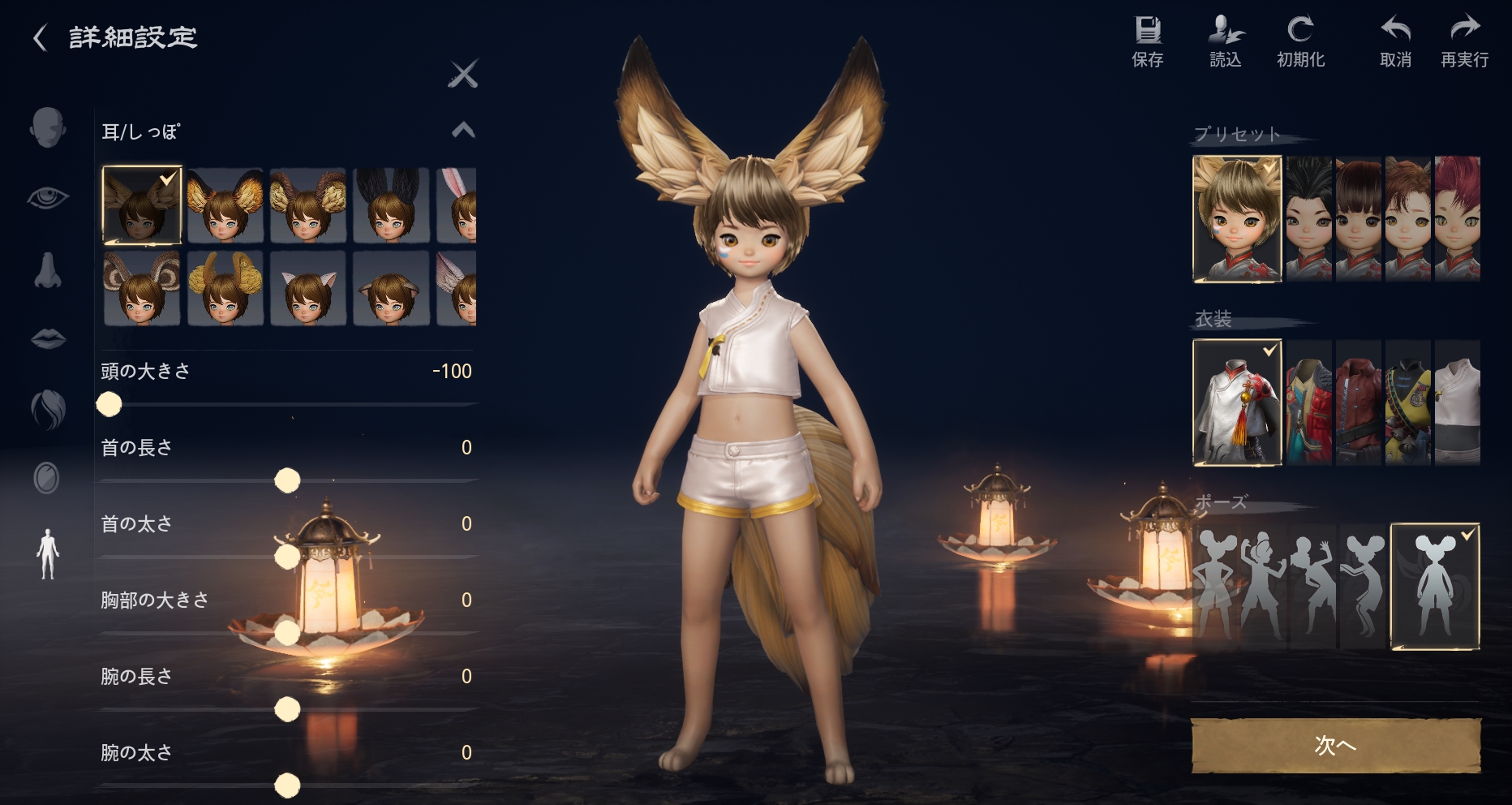Viewport: 1512px width, 805px height.
Task: Switch to the eye settings tab
Action: pos(48,197)
